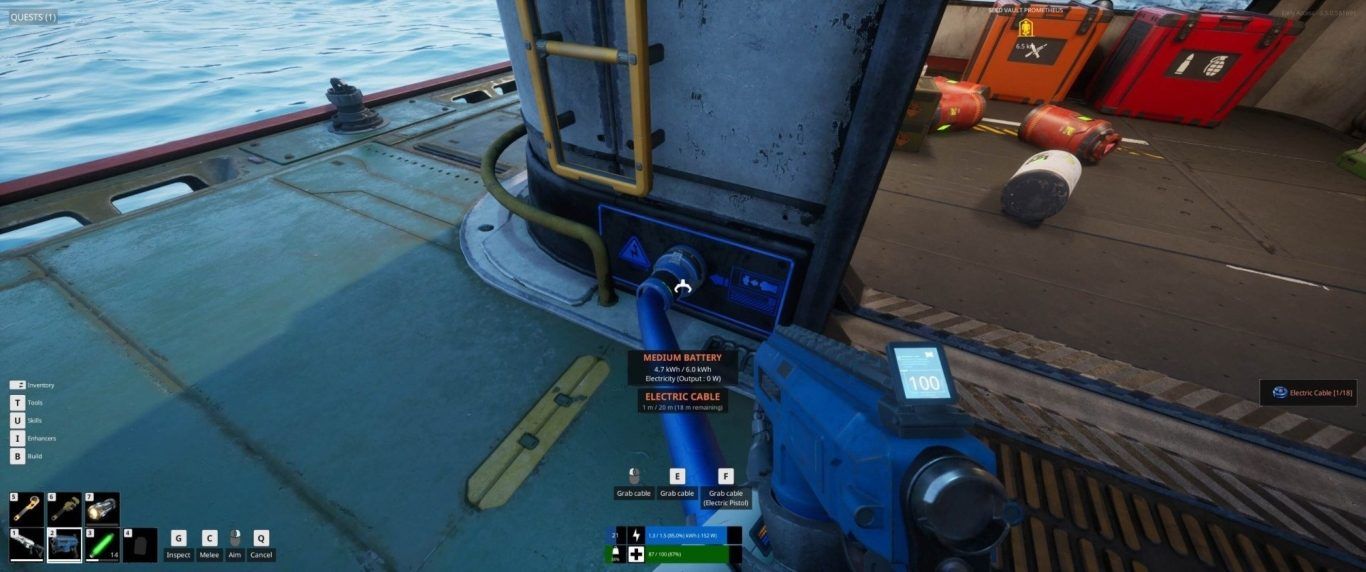Image resolution: width=1366 pixels, height=572 pixels.
Task: Show the Skills menu
Action: (34, 420)
